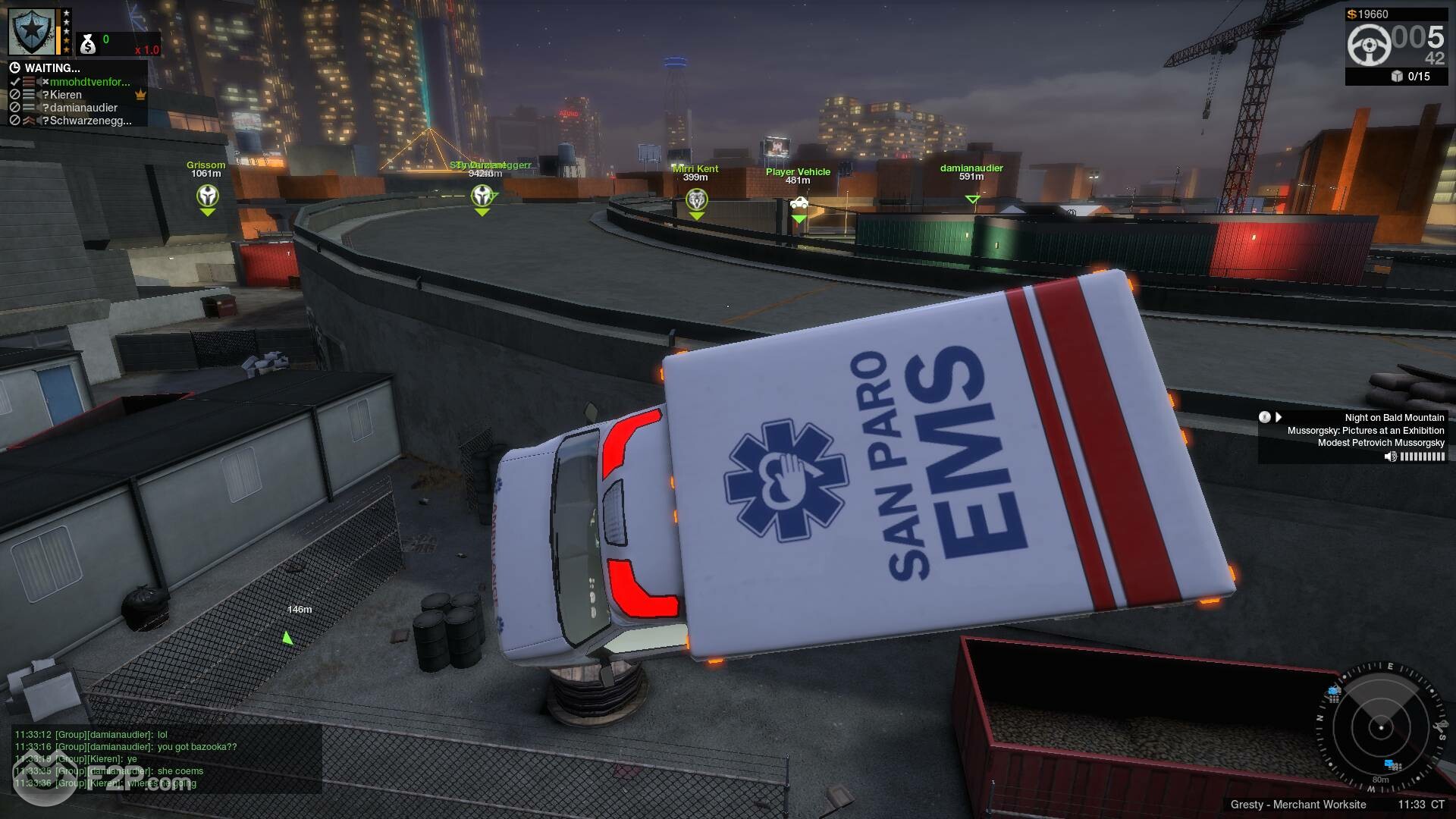Click the money bag cash icon

(x=88, y=45)
